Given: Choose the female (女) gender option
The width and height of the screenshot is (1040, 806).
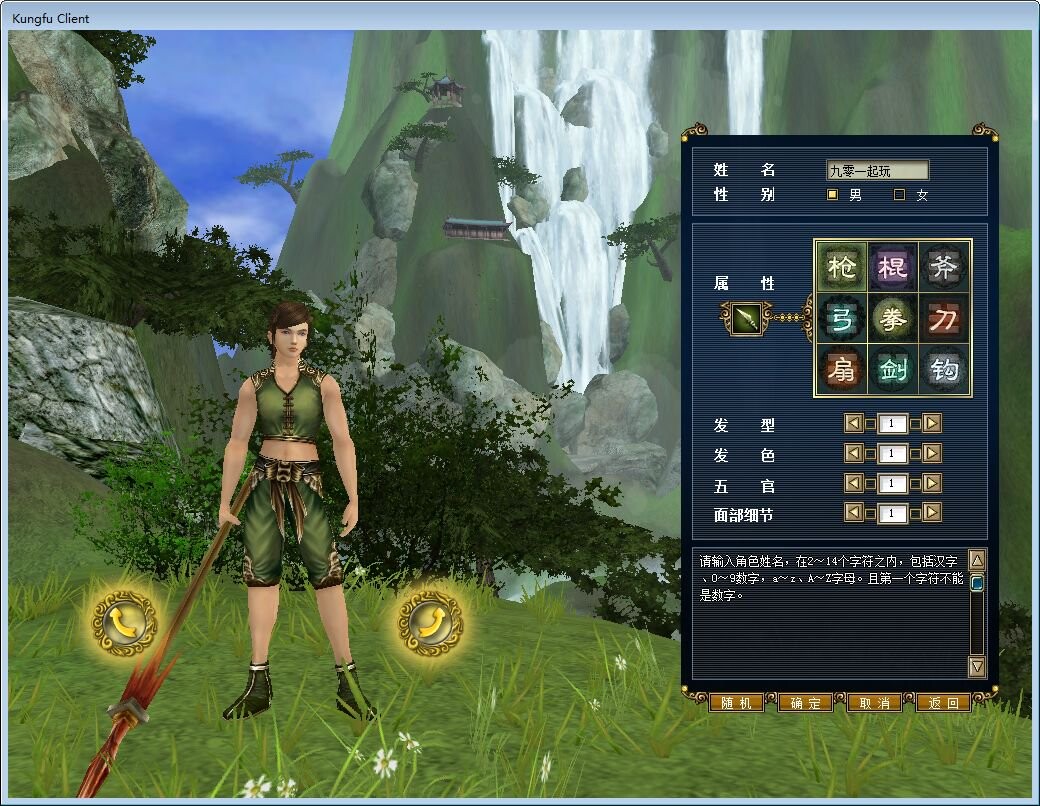Looking at the screenshot, I should [x=900, y=195].
